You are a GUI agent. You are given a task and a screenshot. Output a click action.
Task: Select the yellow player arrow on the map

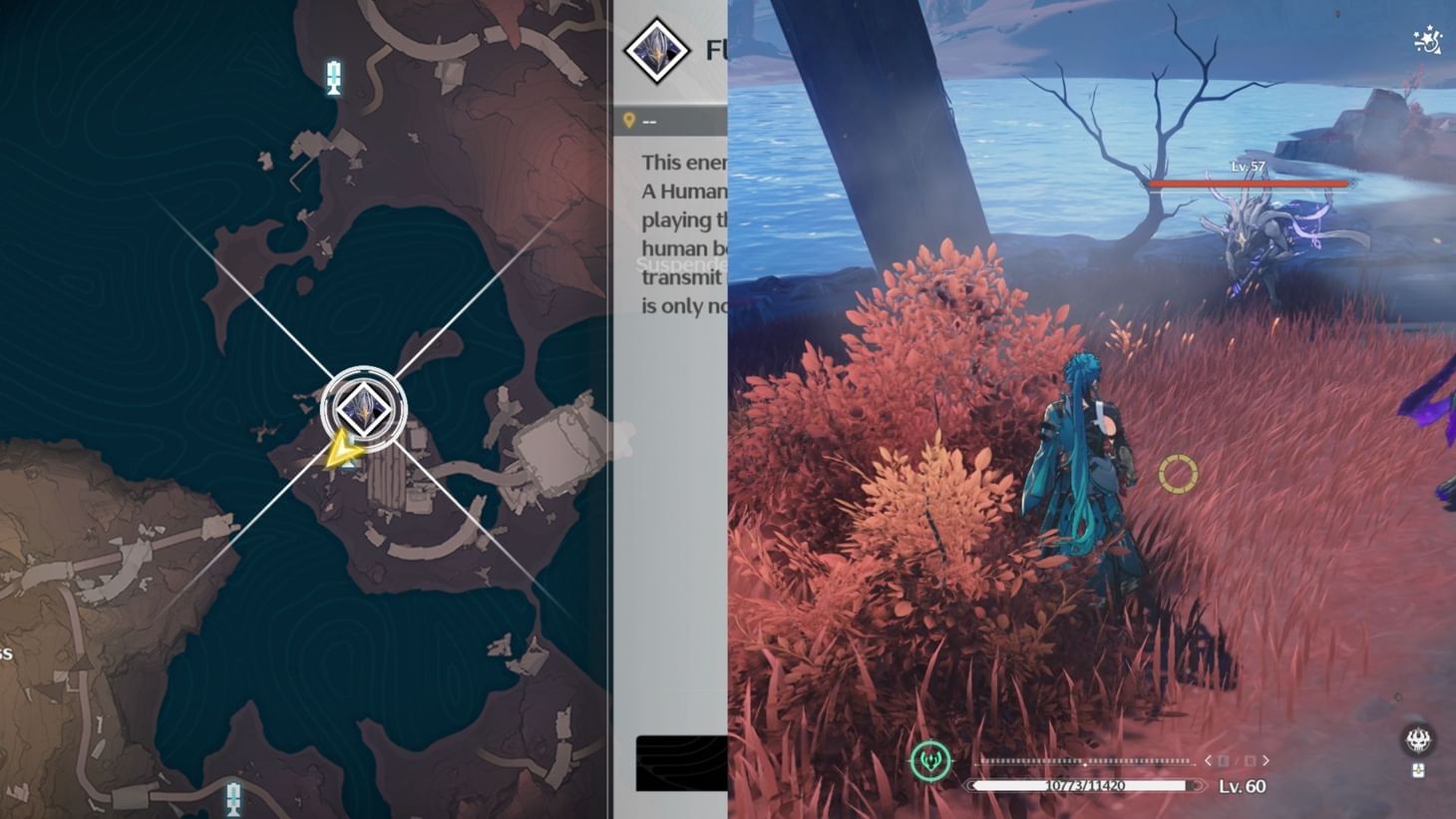point(341,449)
